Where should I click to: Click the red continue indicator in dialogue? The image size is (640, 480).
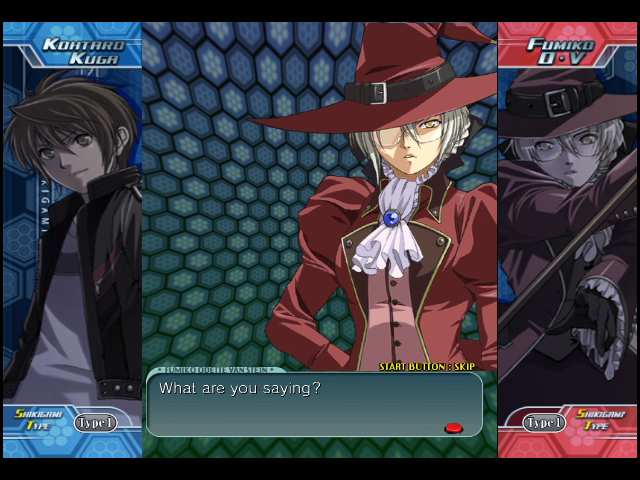pos(453,428)
